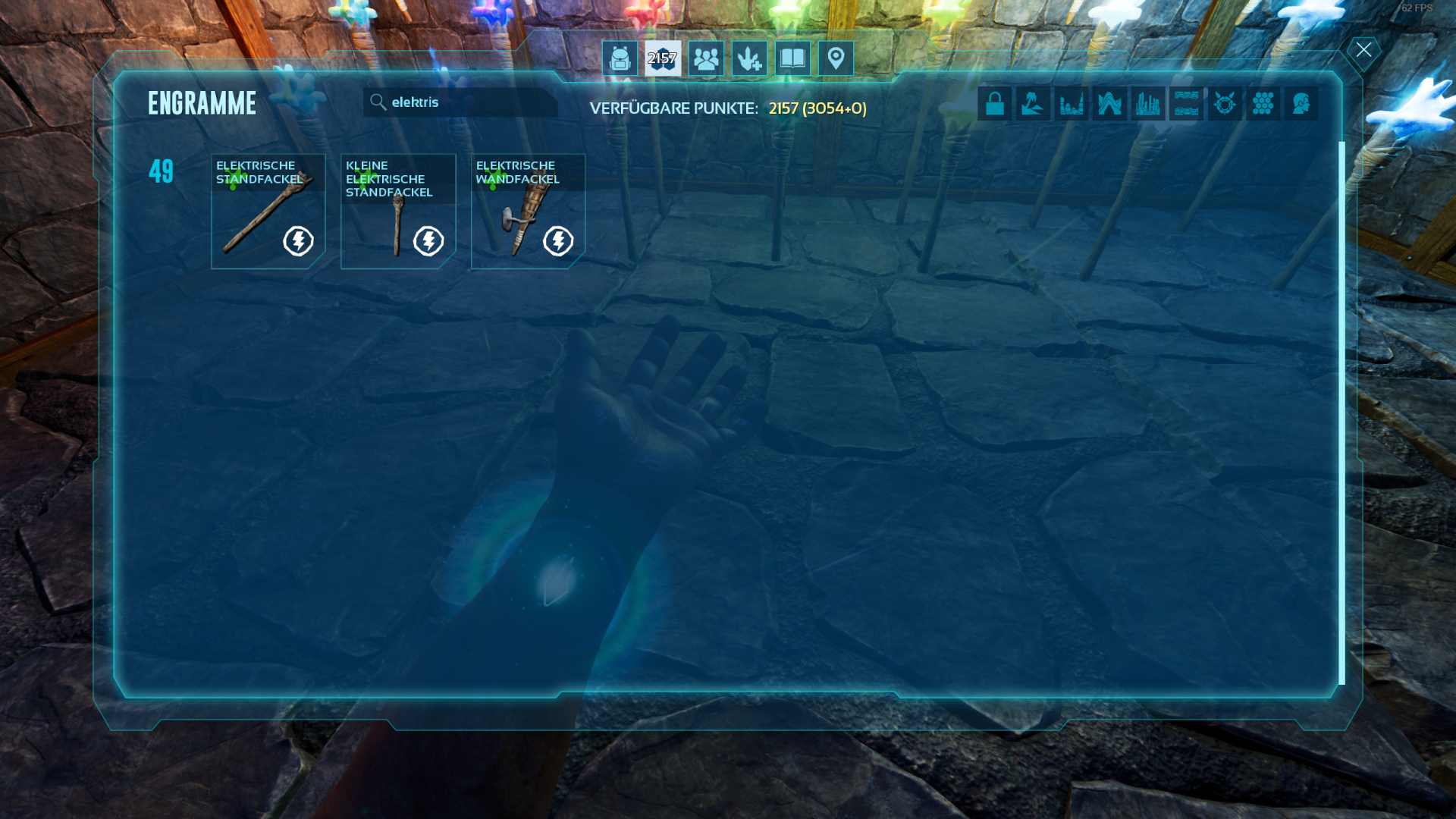Open the tribe group tab

[x=706, y=58]
